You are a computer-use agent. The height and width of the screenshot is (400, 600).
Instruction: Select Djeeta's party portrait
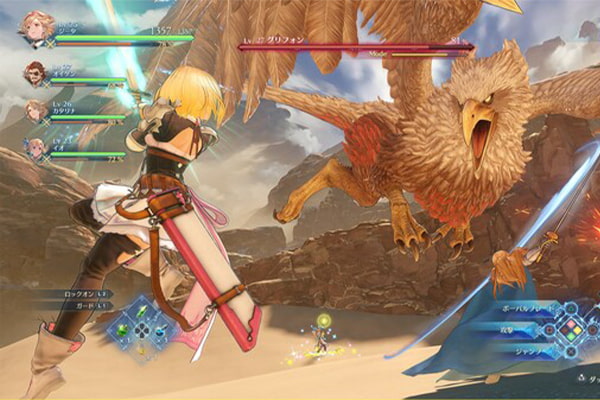[35, 32]
